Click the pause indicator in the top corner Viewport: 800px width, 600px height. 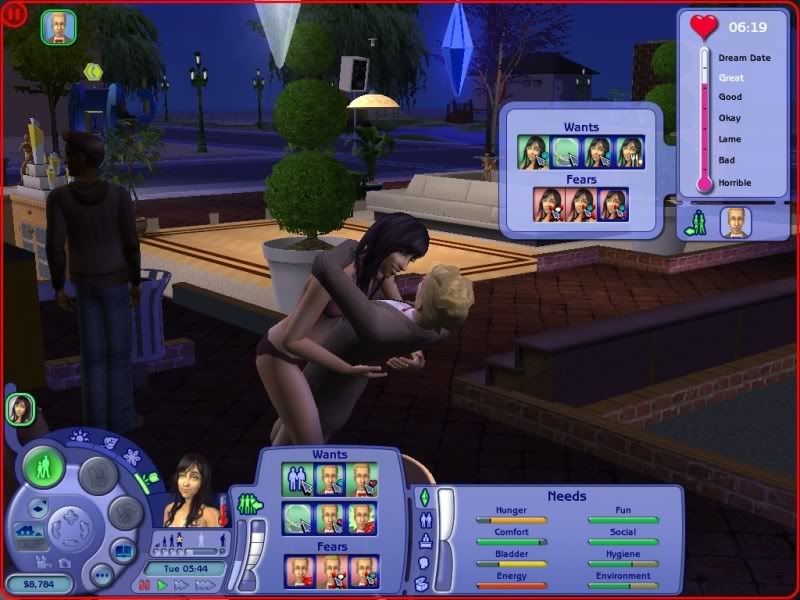(x=13, y=13)
